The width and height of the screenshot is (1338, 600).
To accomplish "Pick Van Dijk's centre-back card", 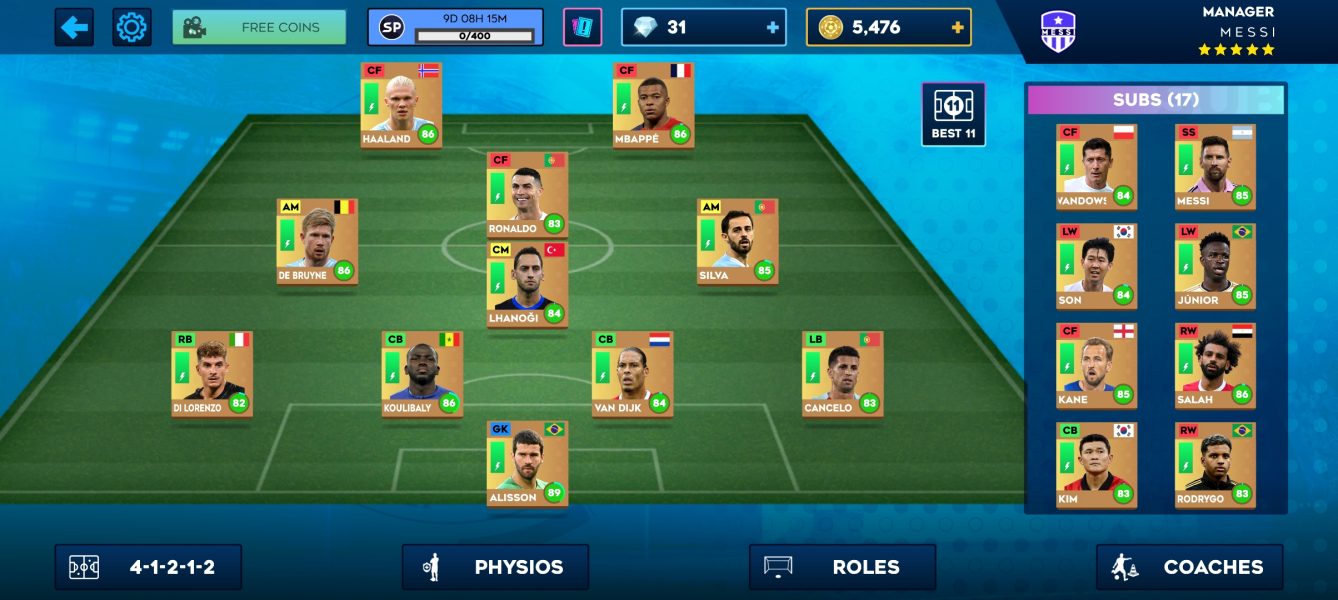I will click(632, 374).
